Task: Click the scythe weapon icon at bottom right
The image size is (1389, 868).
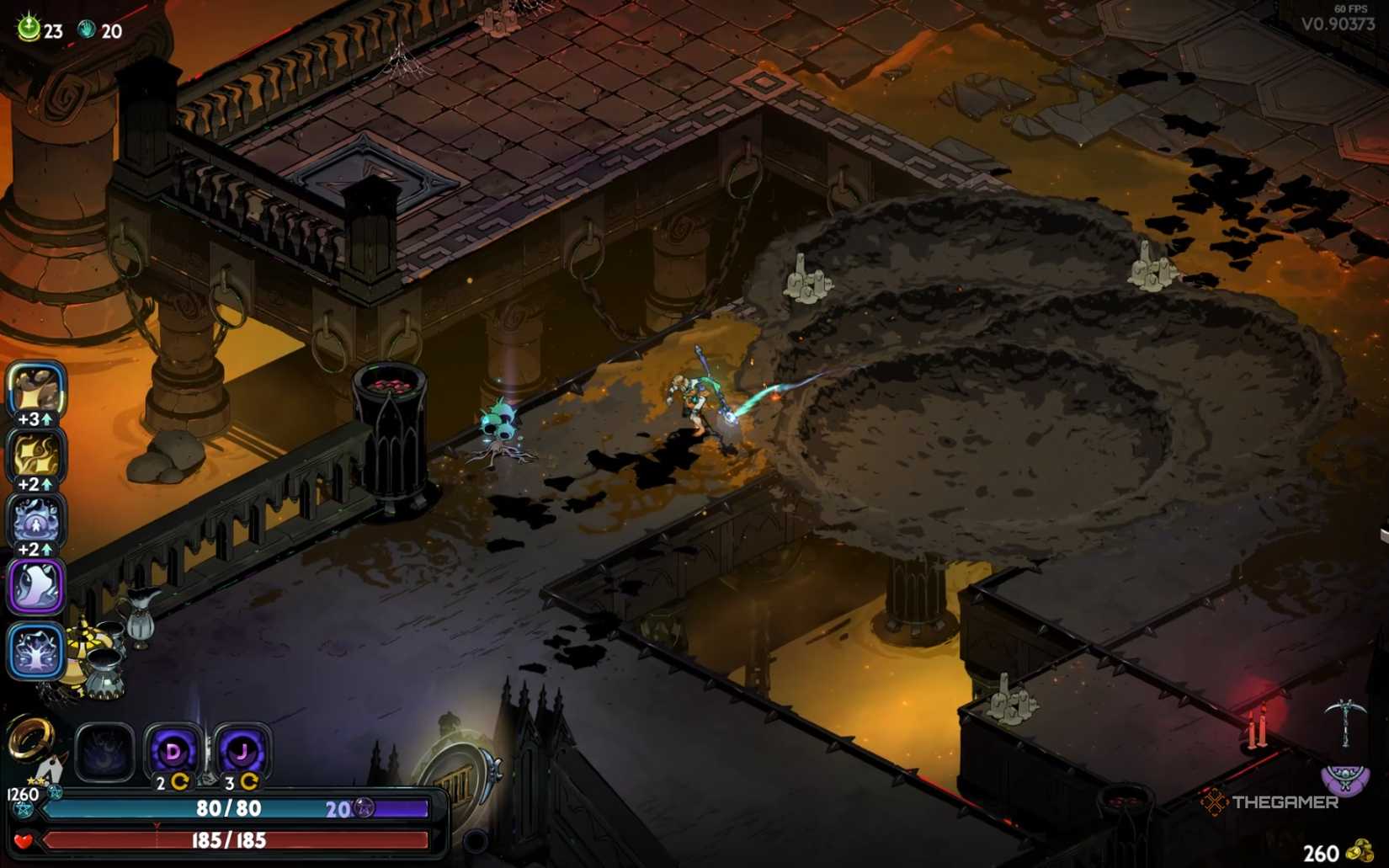Action: [x=1345, y=724]
